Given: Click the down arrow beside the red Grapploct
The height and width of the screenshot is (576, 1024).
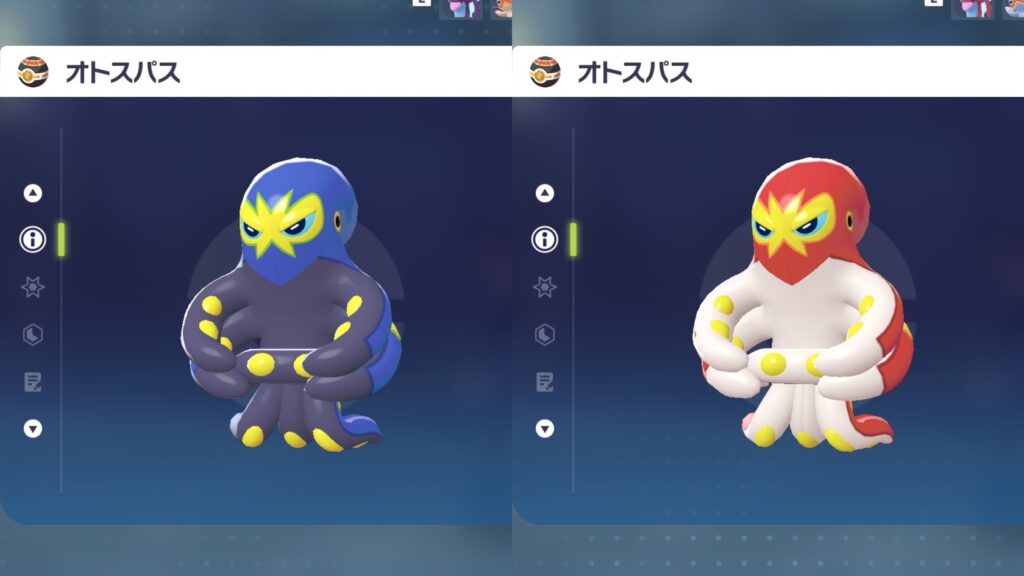Looking at the screenshot, I should pos(545,429).
